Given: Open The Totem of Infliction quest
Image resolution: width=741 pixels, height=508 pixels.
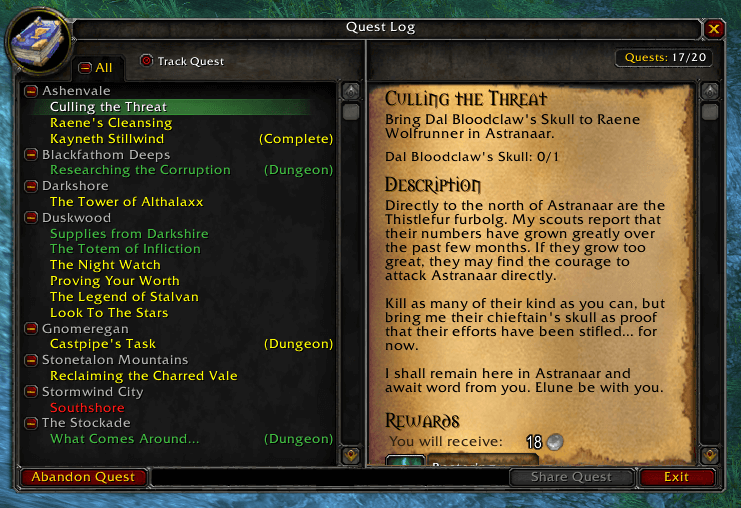Looking at the screenshot, I should pos(125,249).
